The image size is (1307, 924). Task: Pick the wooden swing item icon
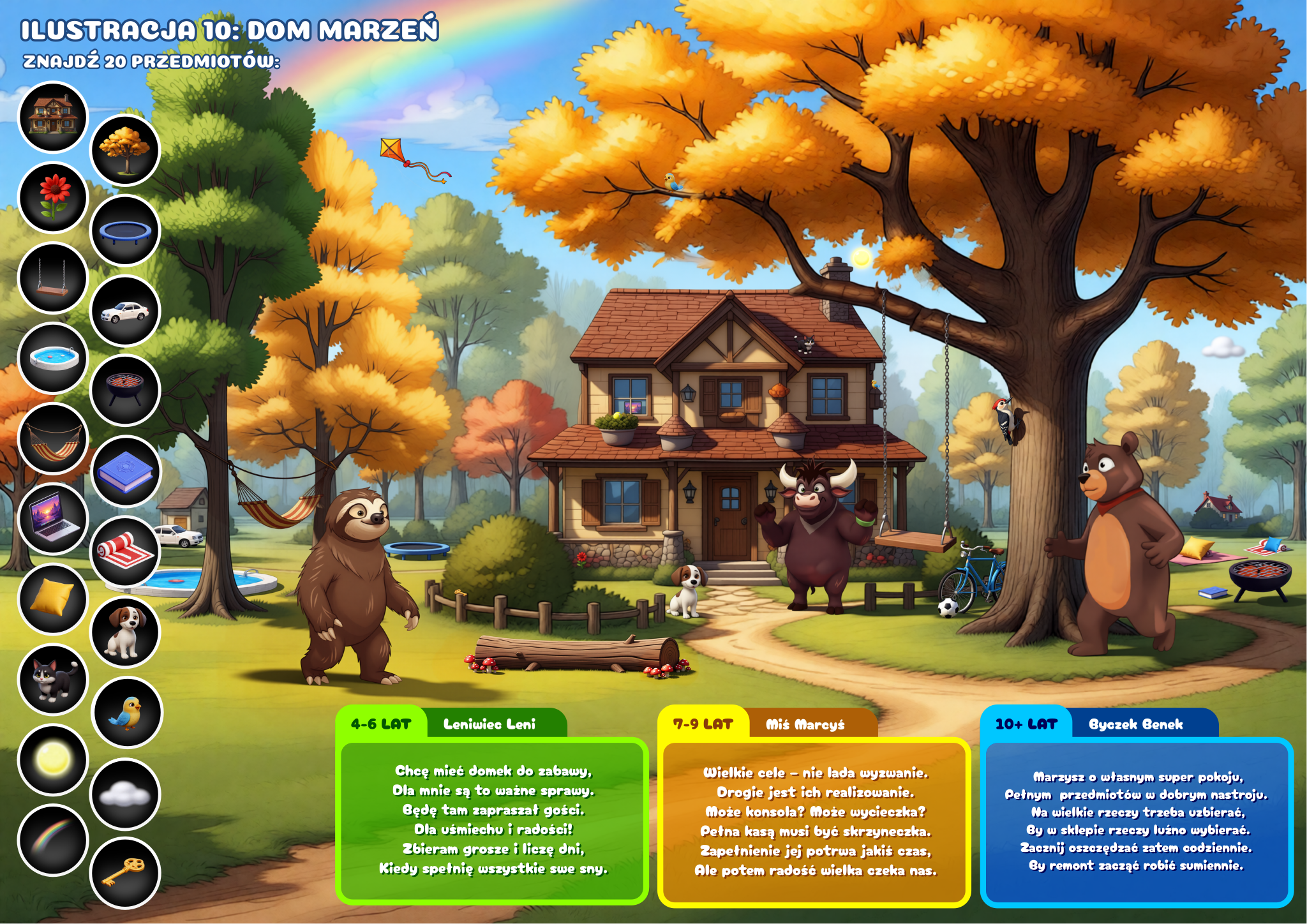pos(53,278)
